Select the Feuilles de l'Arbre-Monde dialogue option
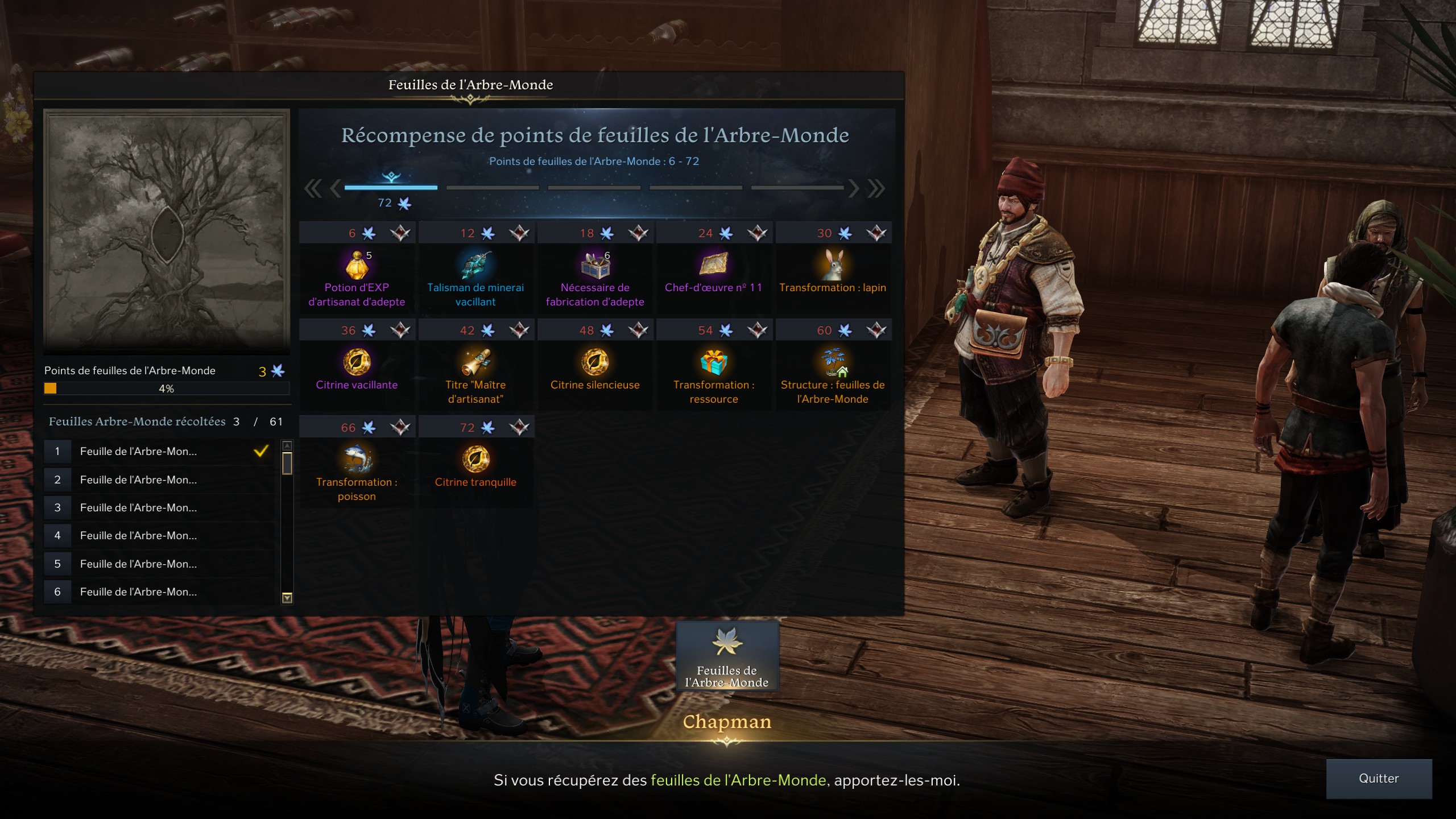 click(727, 656)
